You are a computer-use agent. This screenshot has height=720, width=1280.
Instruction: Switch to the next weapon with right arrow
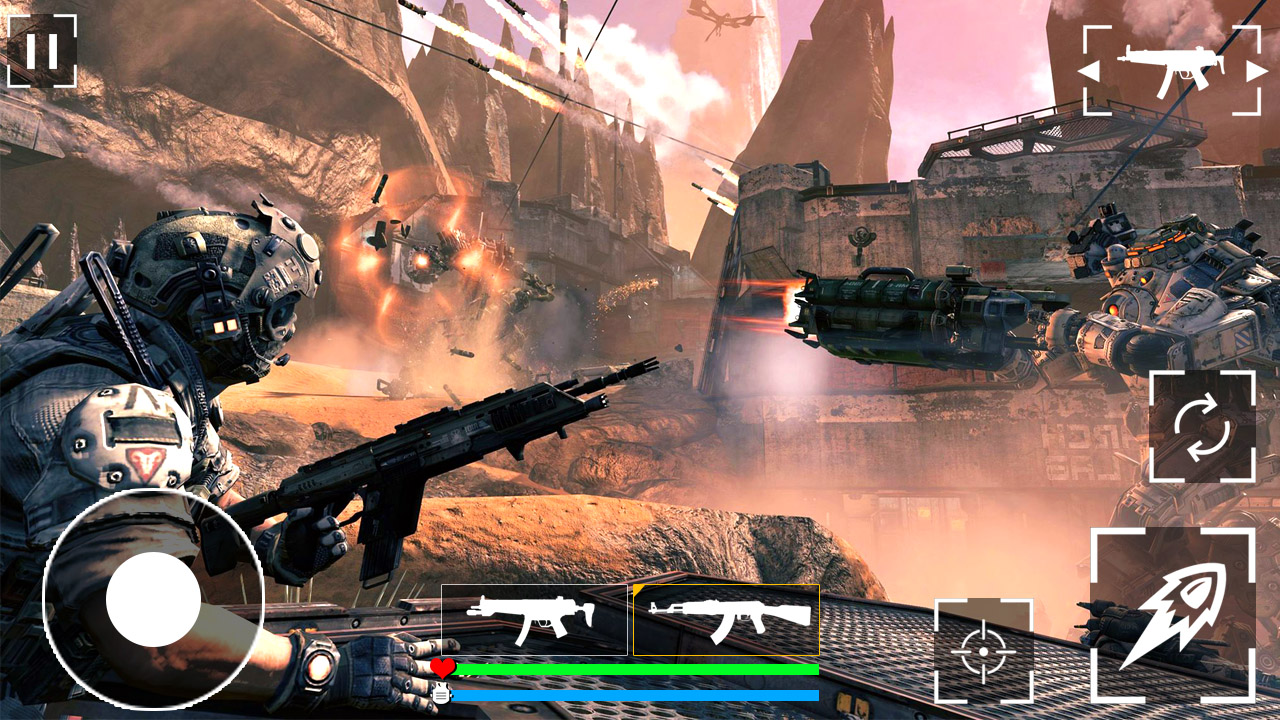pyautogui.click(x=1255, y=71)
